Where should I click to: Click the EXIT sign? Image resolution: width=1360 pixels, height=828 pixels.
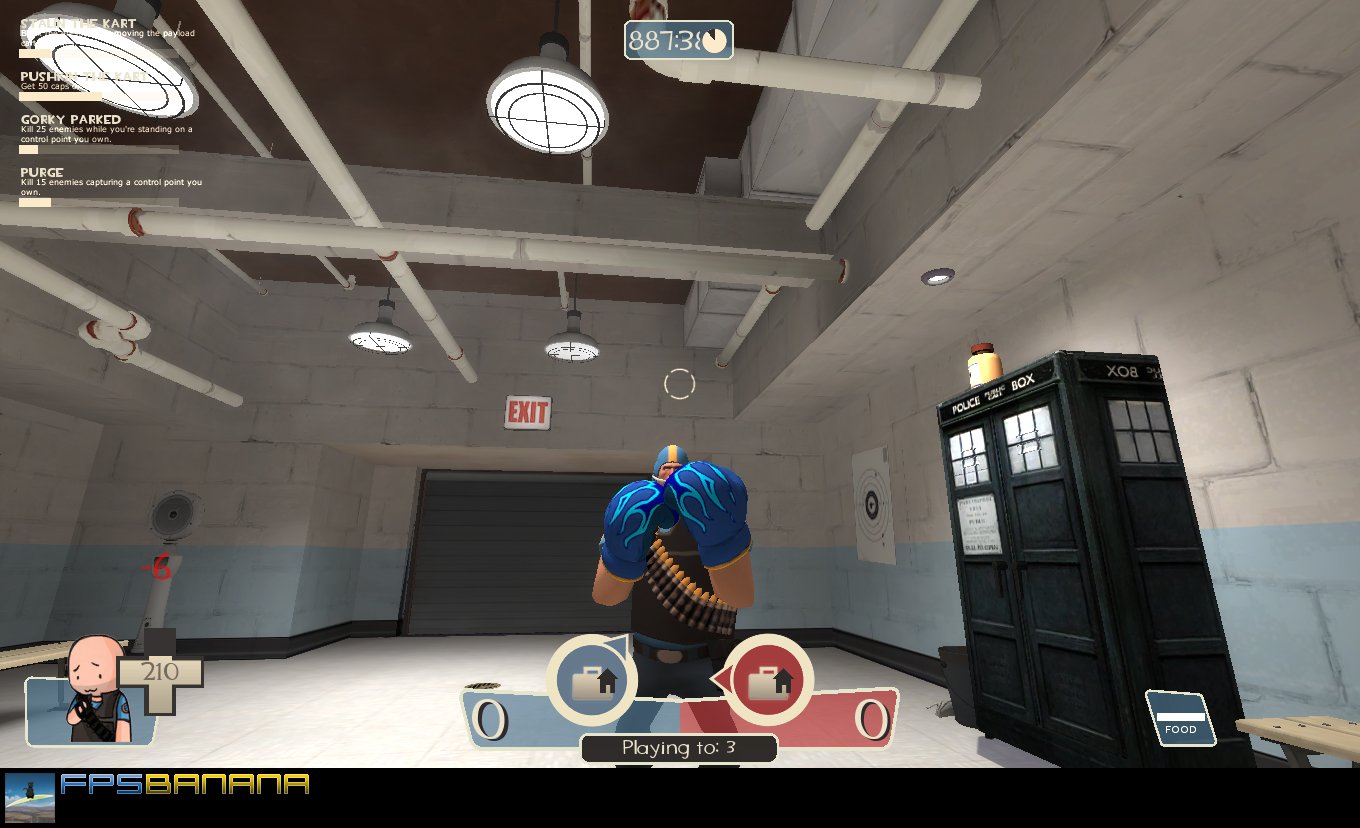(x=527, y=411)
